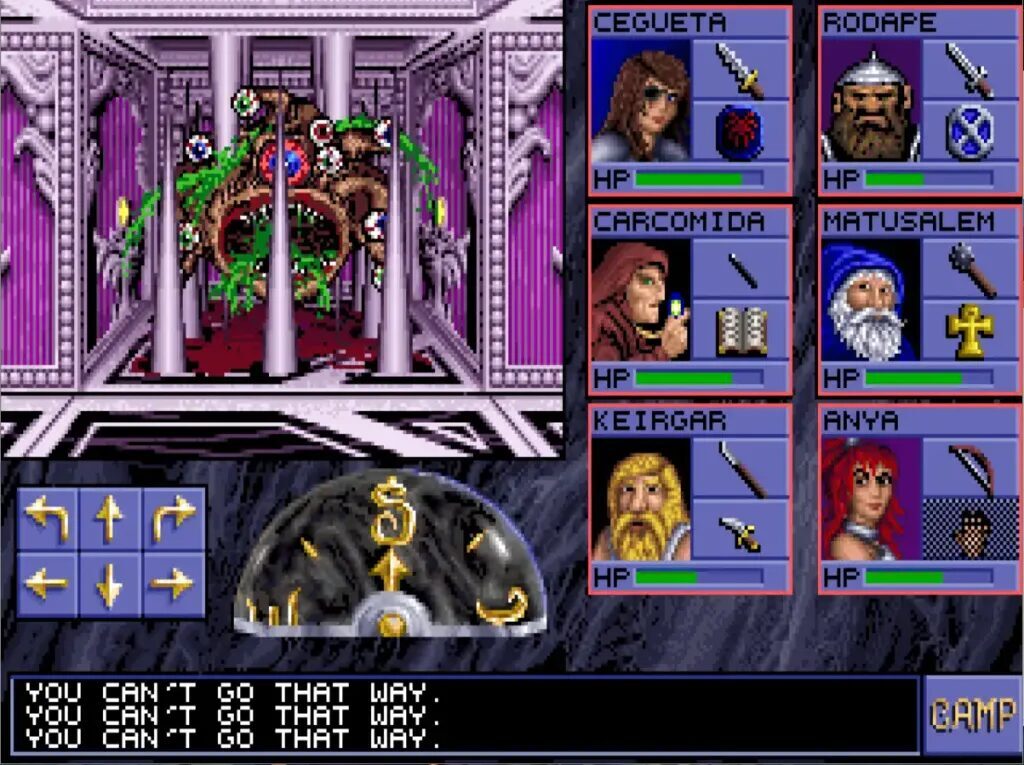This screenshot has height=765, width=1024.
Task: Attack with Cegueta's sword
Action: point(740,69)
